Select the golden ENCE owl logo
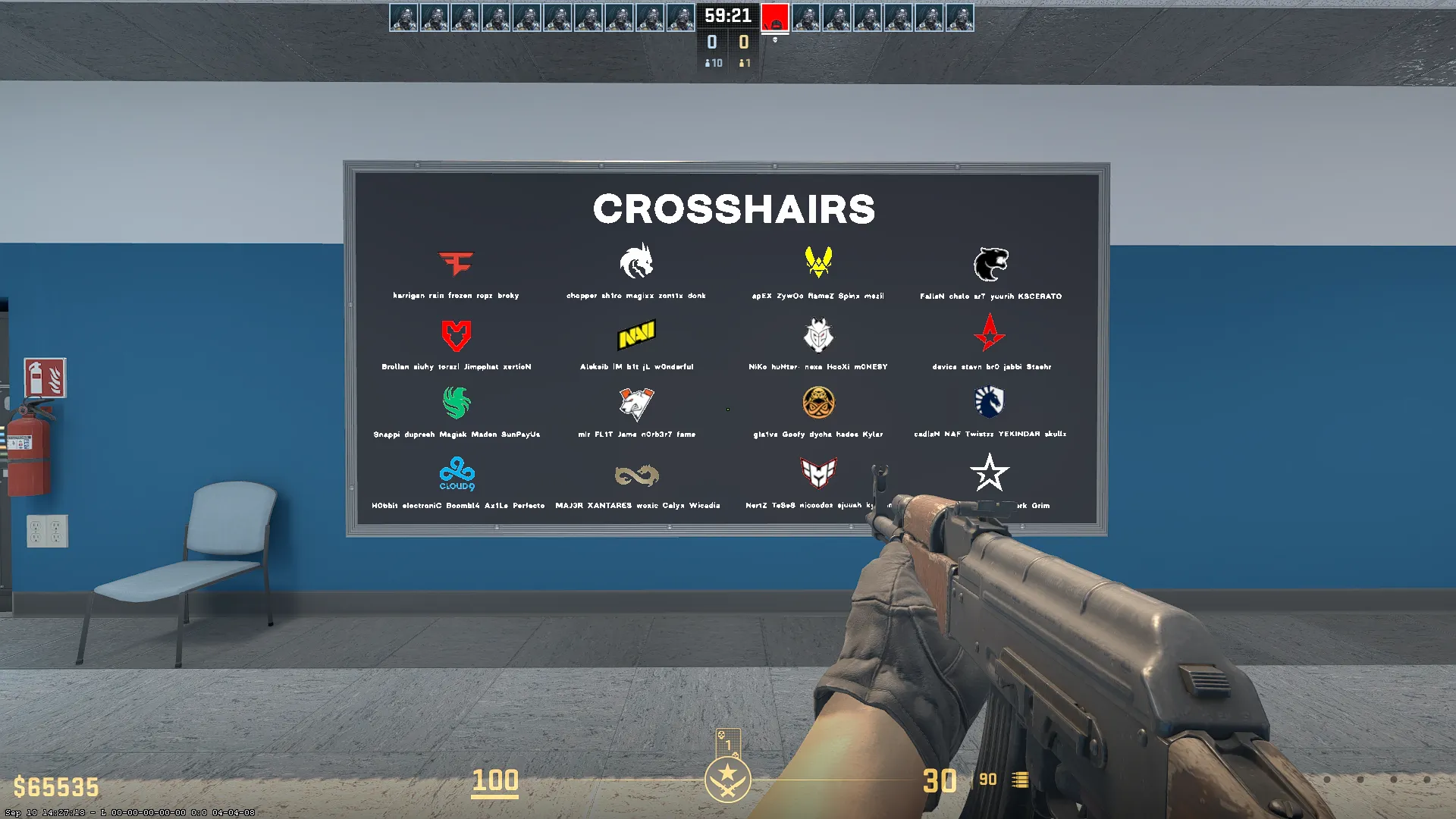Image resolution: width=1456 pixels, height=819 pixels. tap(817, 402)
